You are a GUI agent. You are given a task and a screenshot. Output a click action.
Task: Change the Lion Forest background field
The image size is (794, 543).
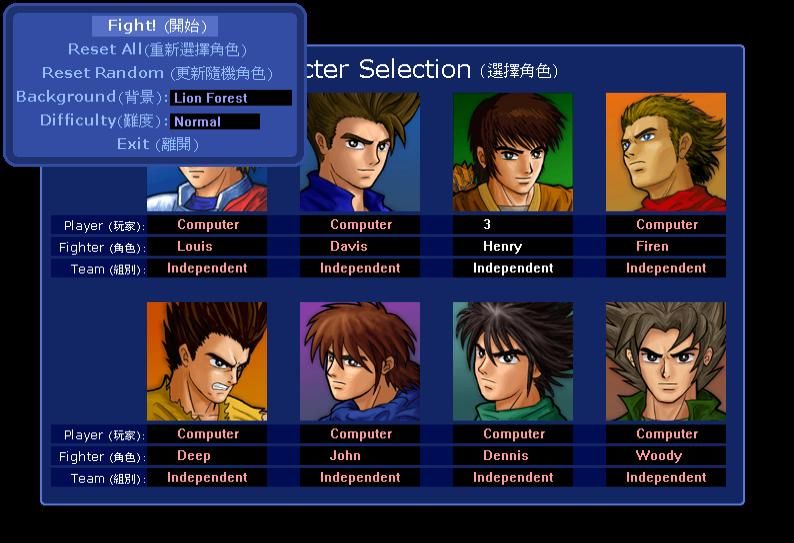pyautogui.click(x=231, y=98)
